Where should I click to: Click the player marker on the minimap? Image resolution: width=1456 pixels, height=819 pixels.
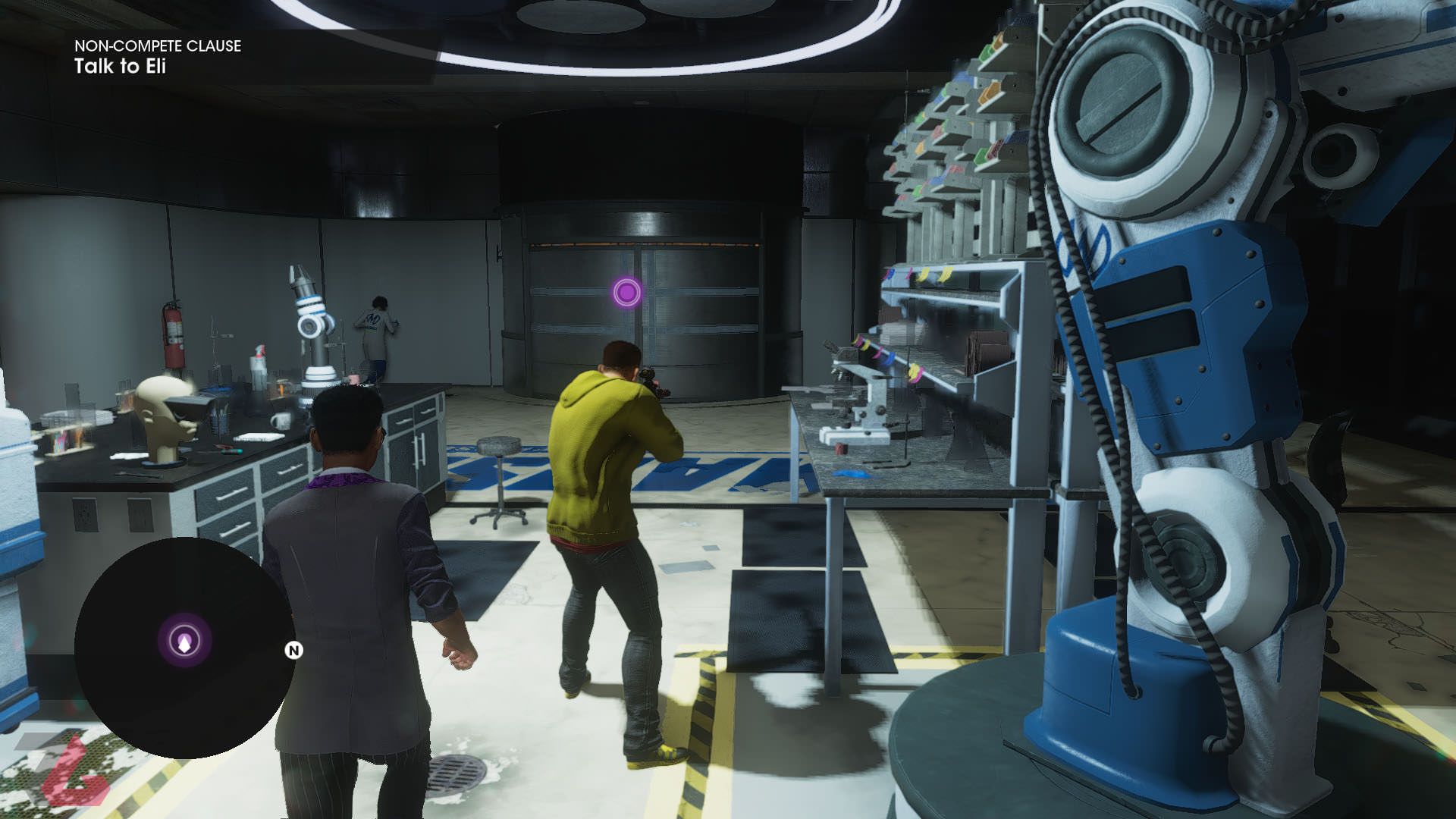pyautogui.click(x=184, y=642)
